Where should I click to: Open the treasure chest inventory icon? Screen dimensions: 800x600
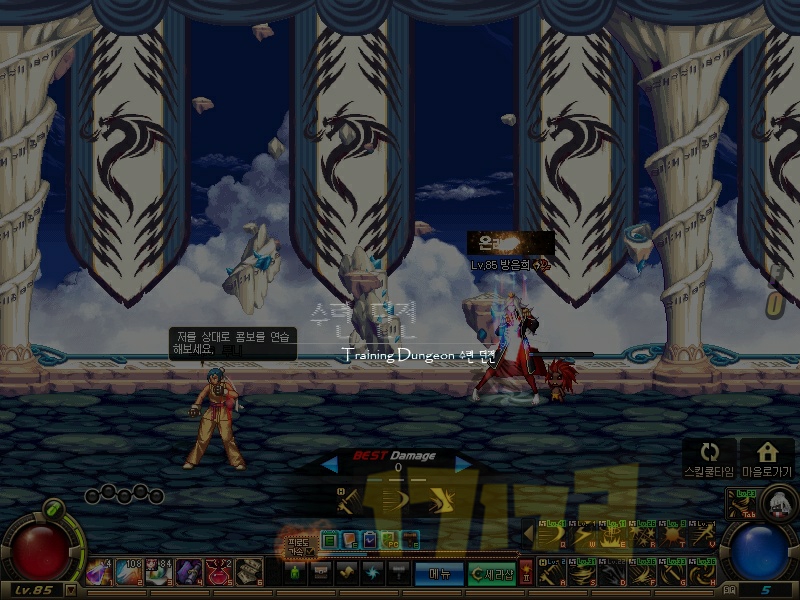(x=321, y=573)
